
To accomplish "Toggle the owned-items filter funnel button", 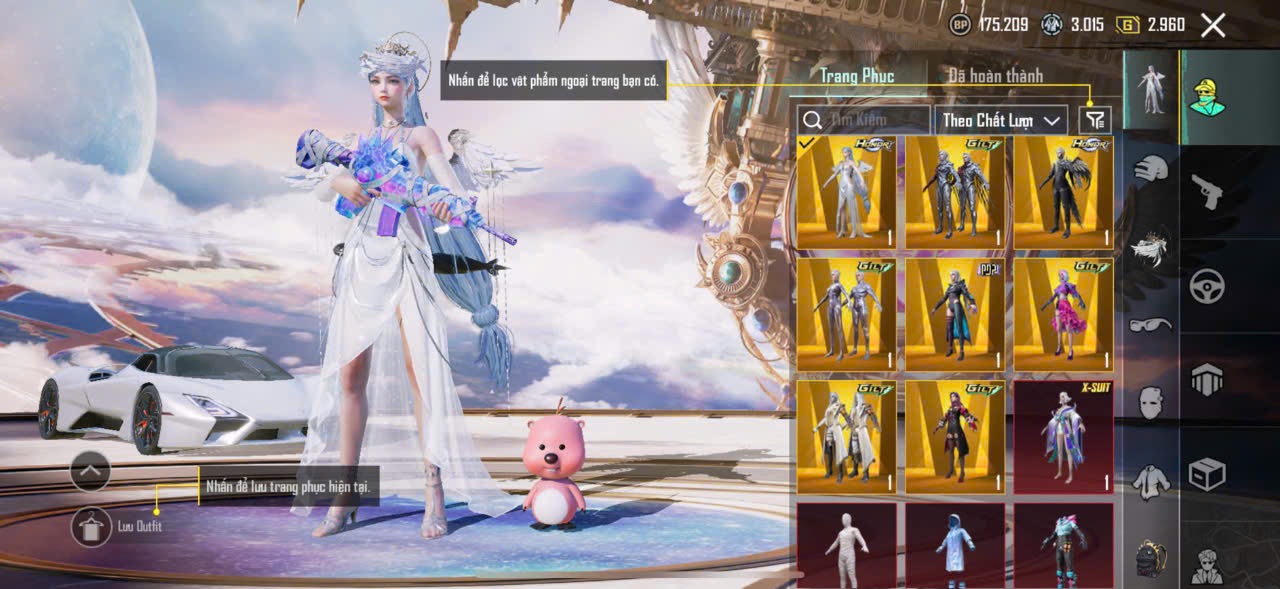I will pos(1096,120).
